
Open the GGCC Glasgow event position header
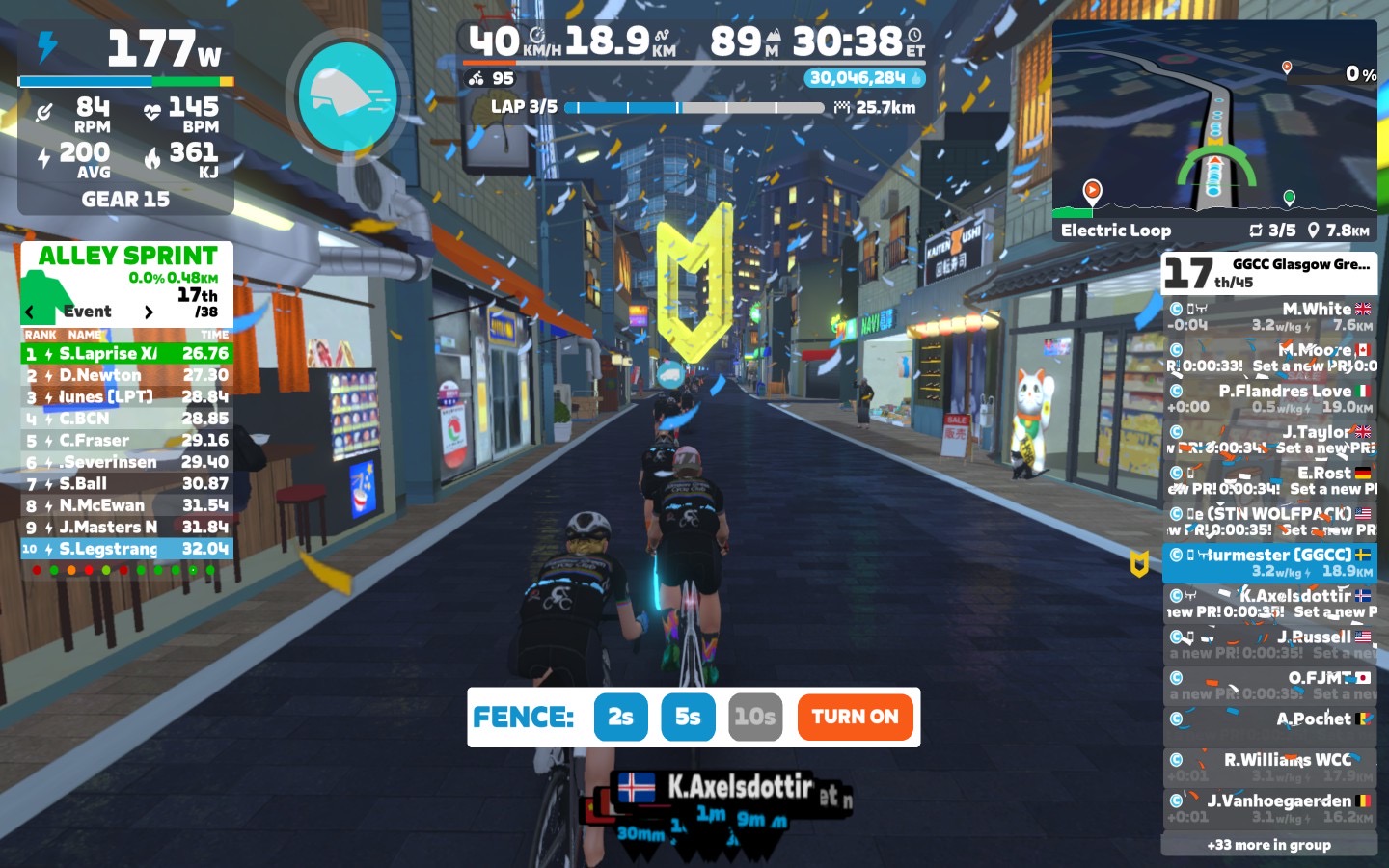1268,272
